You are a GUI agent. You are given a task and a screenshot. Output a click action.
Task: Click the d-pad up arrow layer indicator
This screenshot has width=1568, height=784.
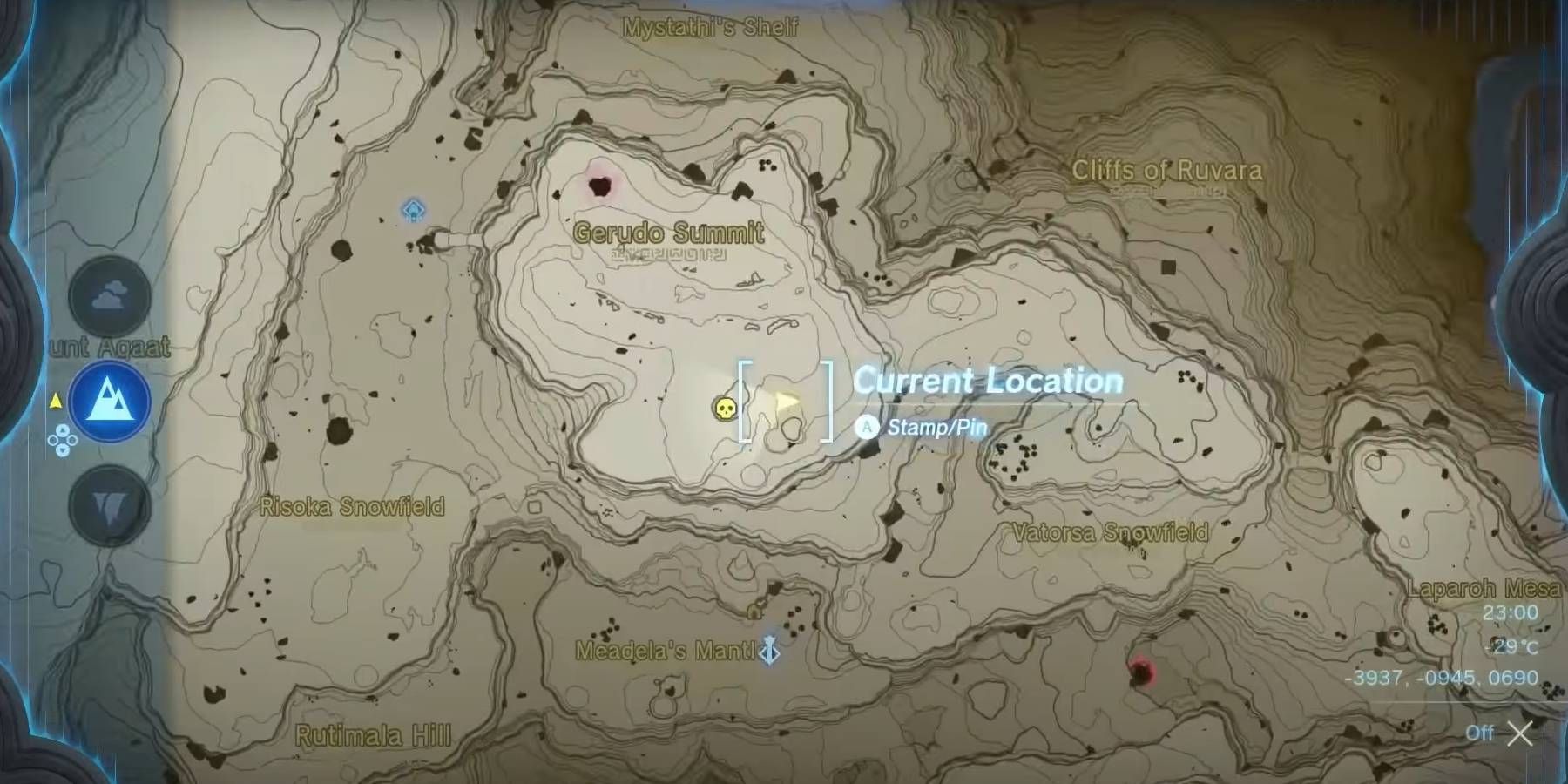[63, 431]
